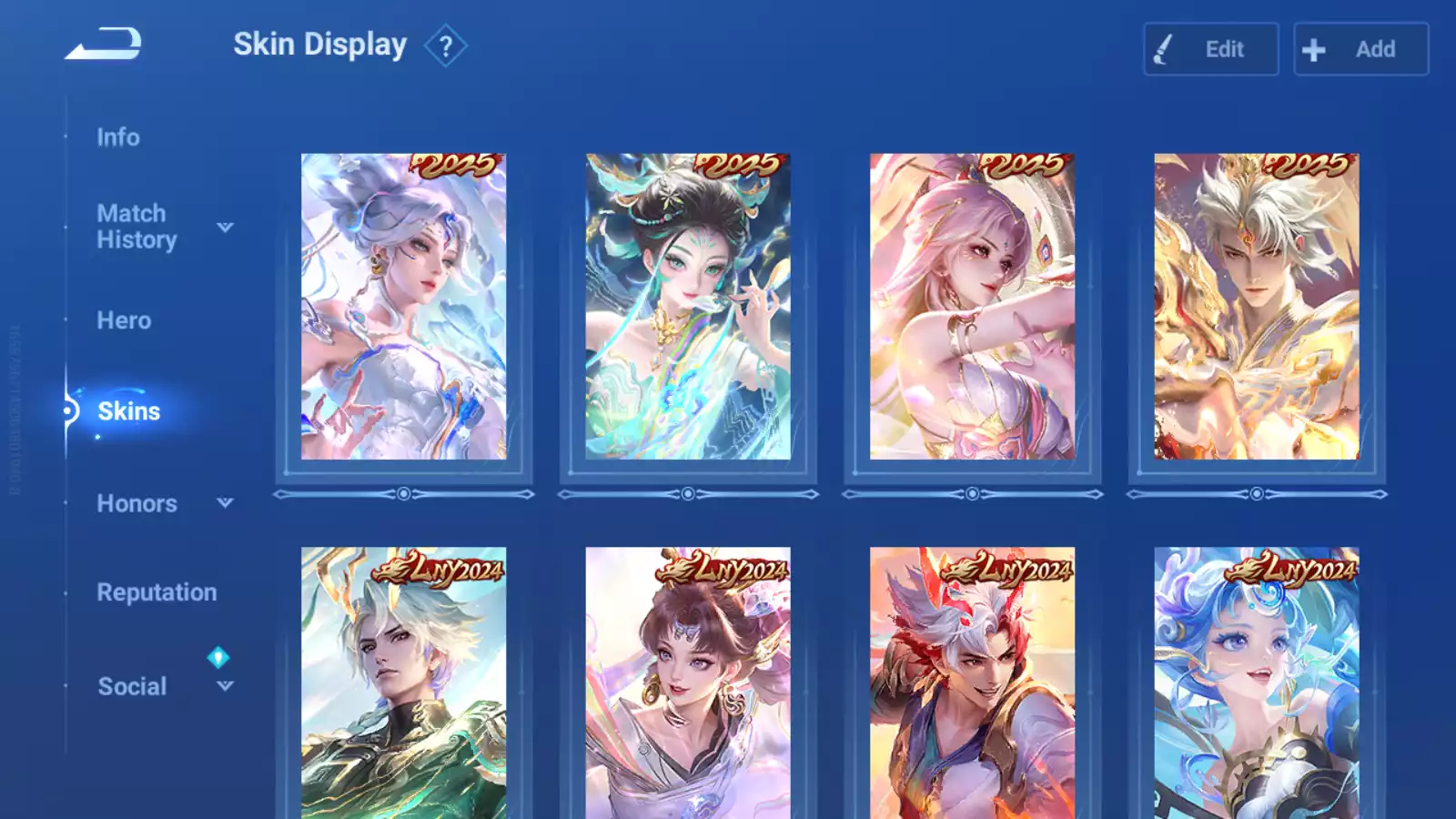Choose the 2025 black-haired green-eyed skin card
The height and width of the screenshot is (819, 1456).
point(688,307)
